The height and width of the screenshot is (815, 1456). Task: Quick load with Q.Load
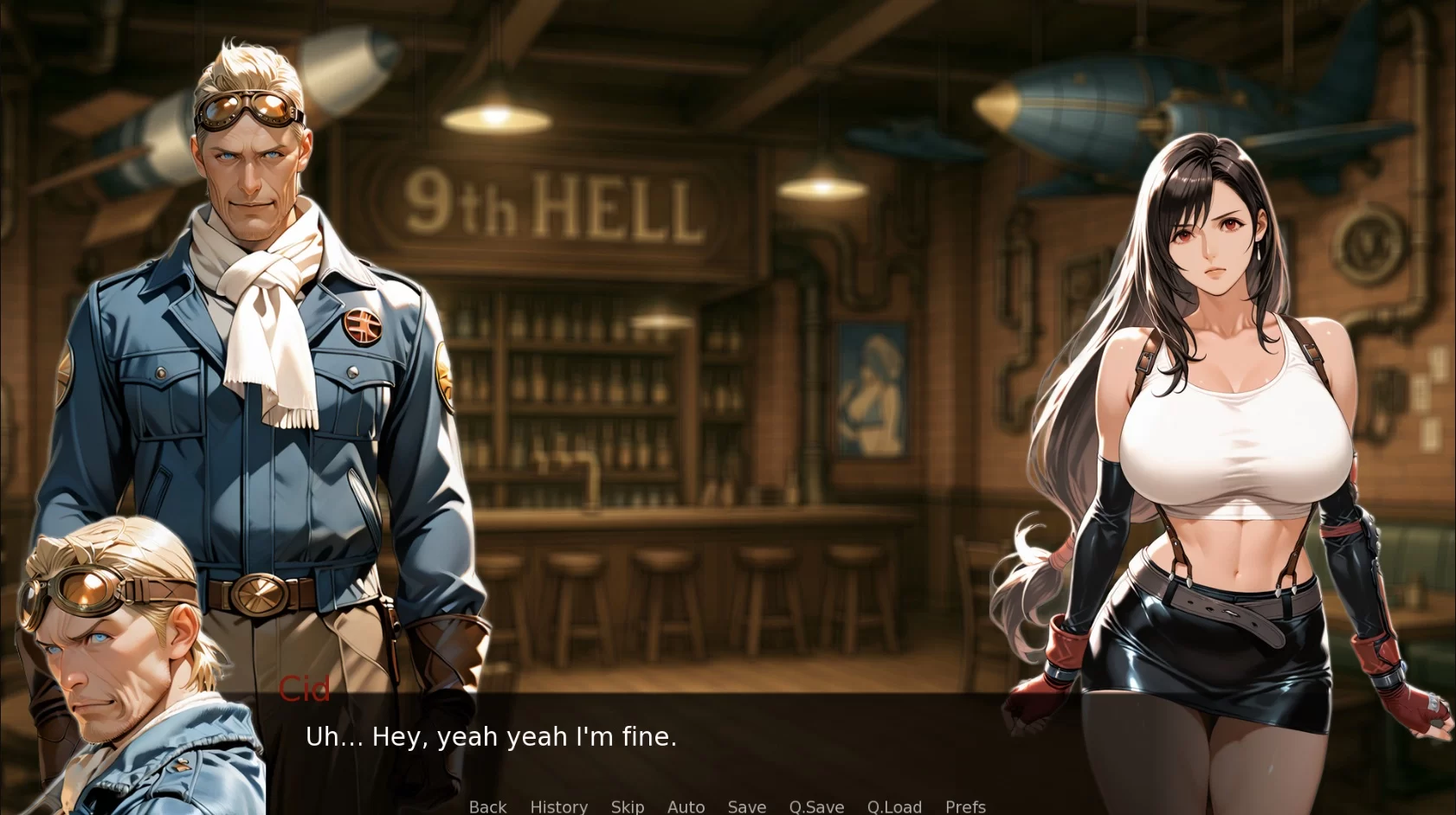pyautogui.click(x=894, y=806)
